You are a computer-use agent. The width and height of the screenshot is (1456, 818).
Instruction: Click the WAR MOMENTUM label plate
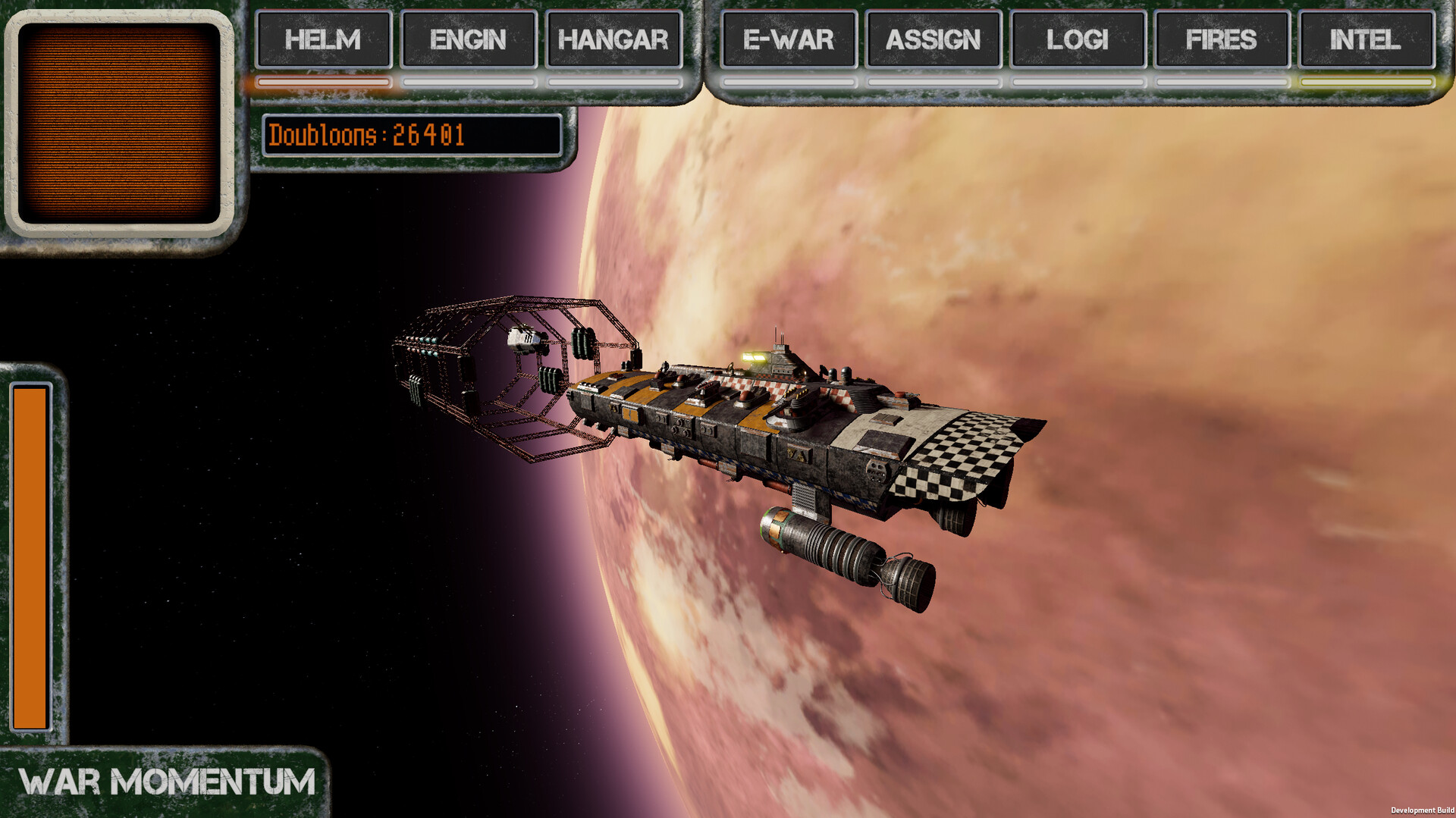click(167, 779)
